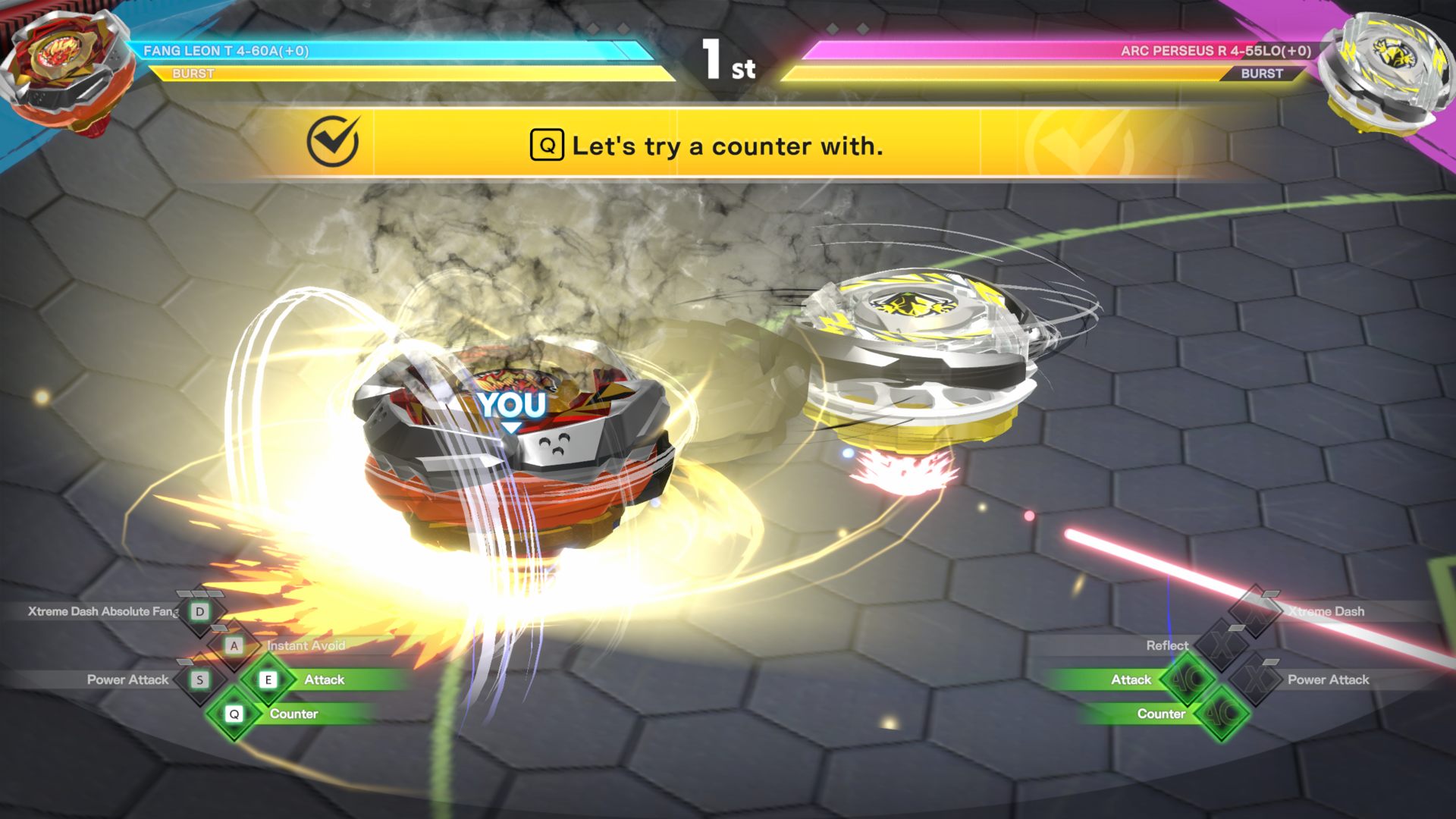
Task: Use your green Attack action
Action: point(268,679)
